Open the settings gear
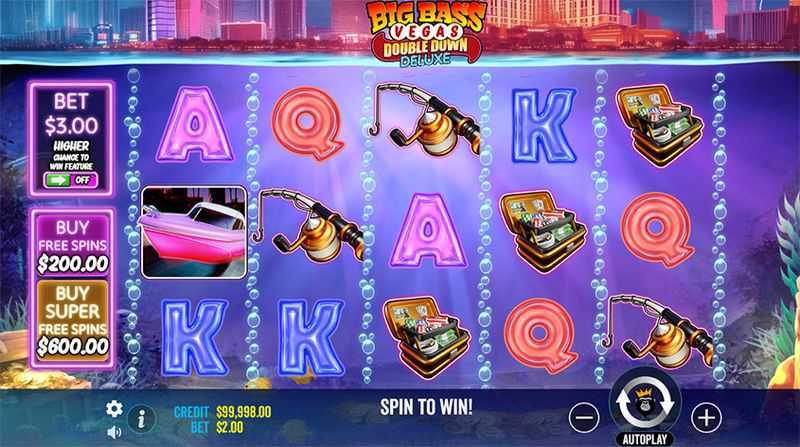Image resolution: width=800 pixels, height=447 pixels. tap(114, 408)
